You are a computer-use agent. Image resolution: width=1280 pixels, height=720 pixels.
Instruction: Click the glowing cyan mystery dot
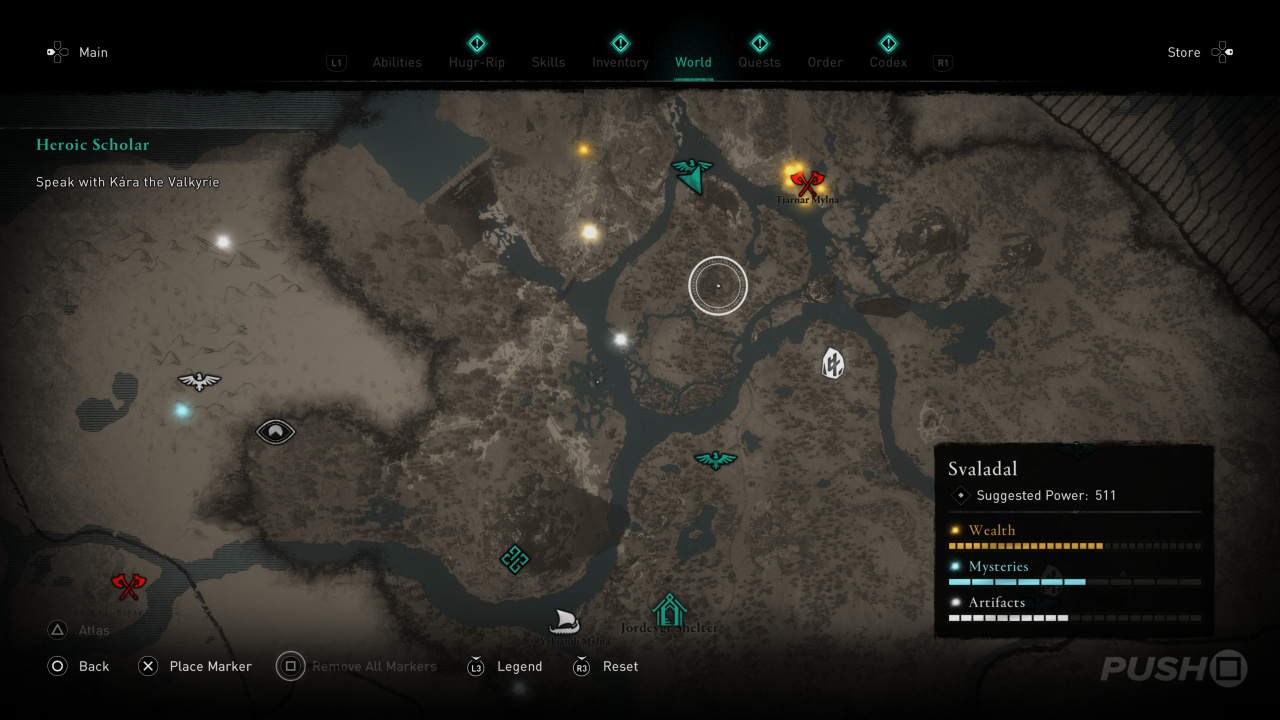pyautogui.click(x=181, y=410)
